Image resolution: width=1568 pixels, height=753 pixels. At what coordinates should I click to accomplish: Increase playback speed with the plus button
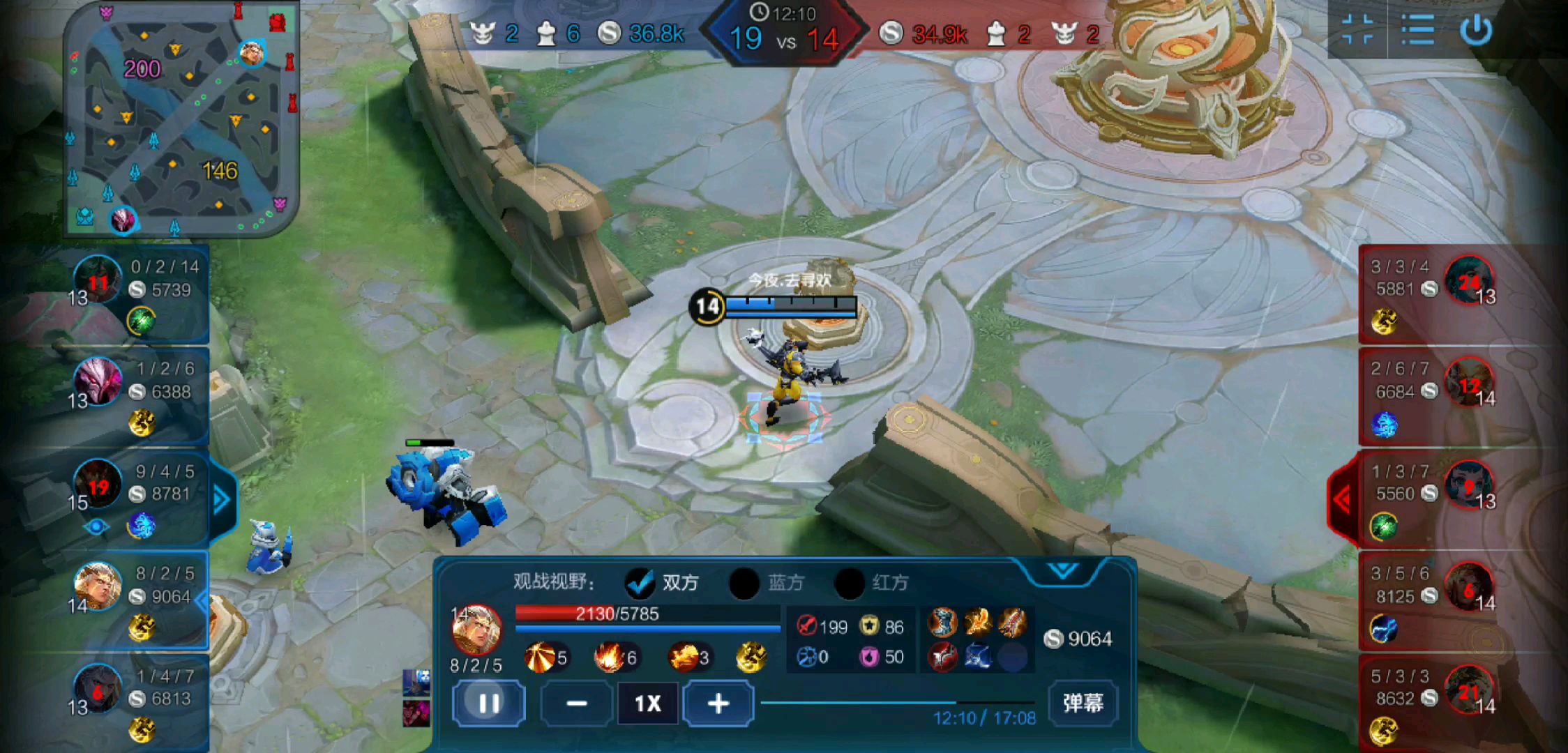[718, 703]
